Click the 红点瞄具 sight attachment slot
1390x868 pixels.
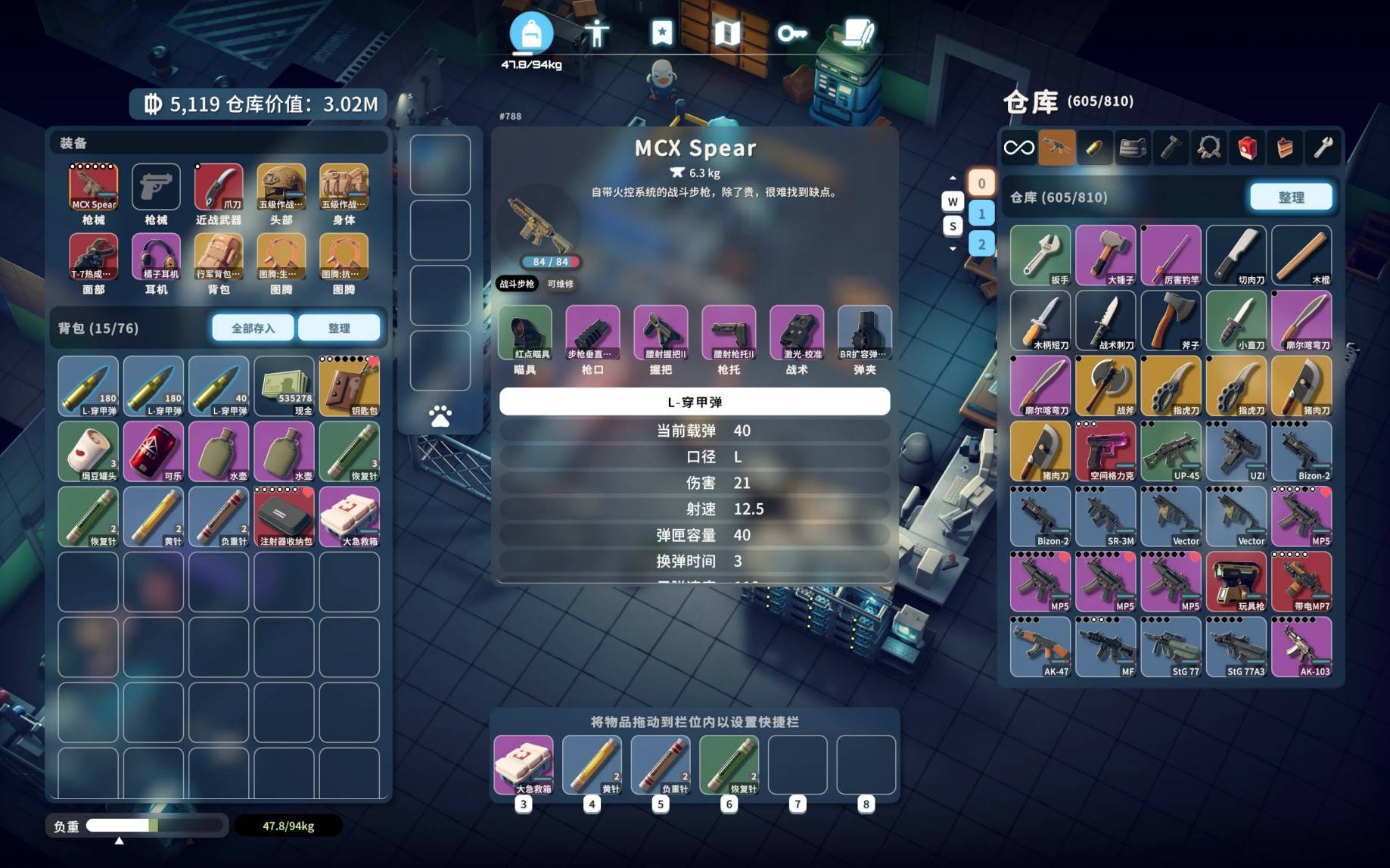tap(525, 333)
